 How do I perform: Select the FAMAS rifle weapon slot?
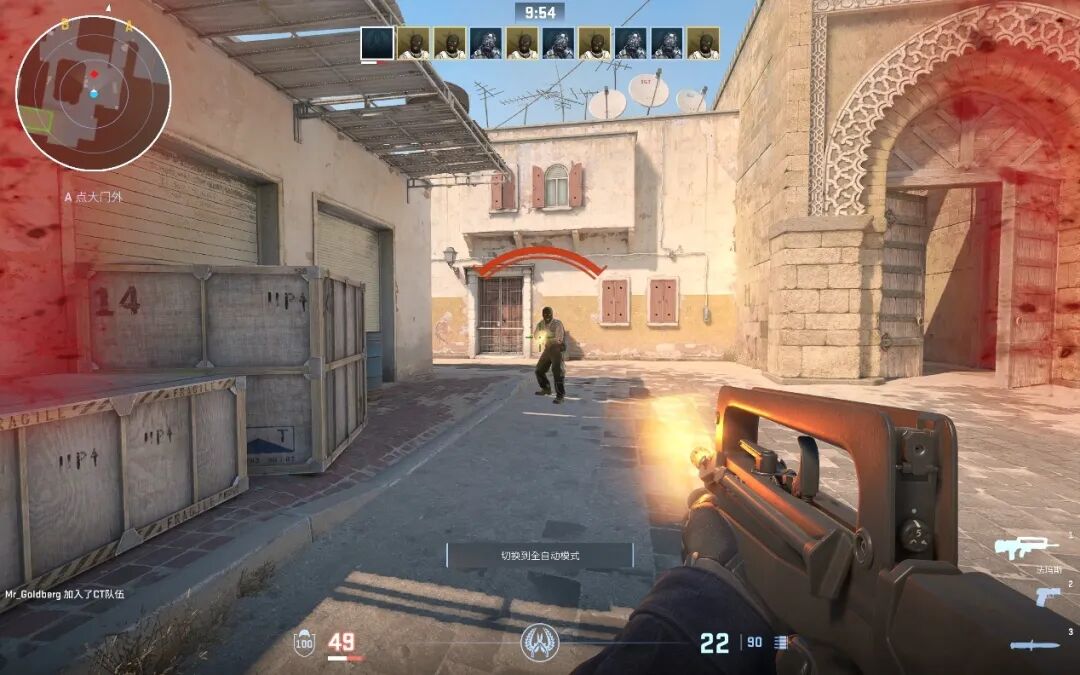coord(1025,547)
